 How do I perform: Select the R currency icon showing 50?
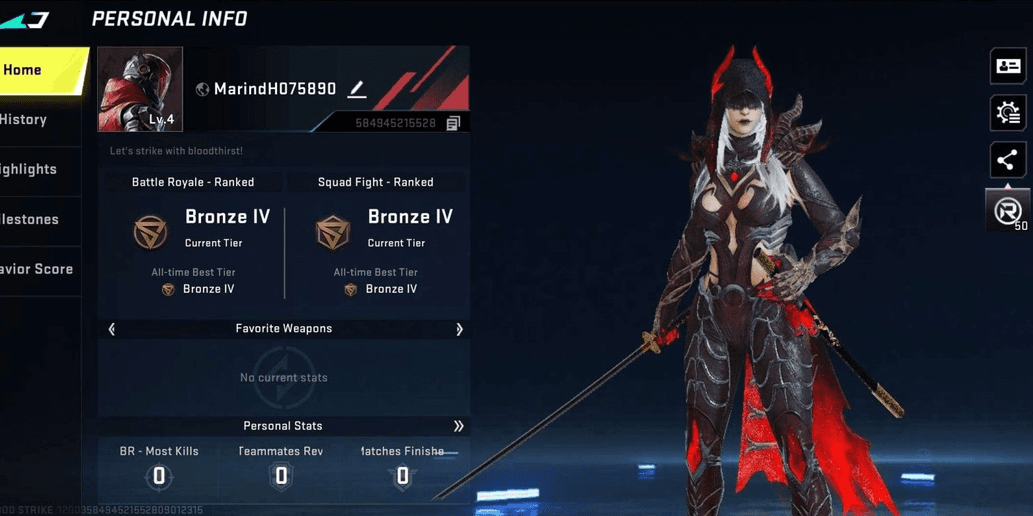point(1008,211)
